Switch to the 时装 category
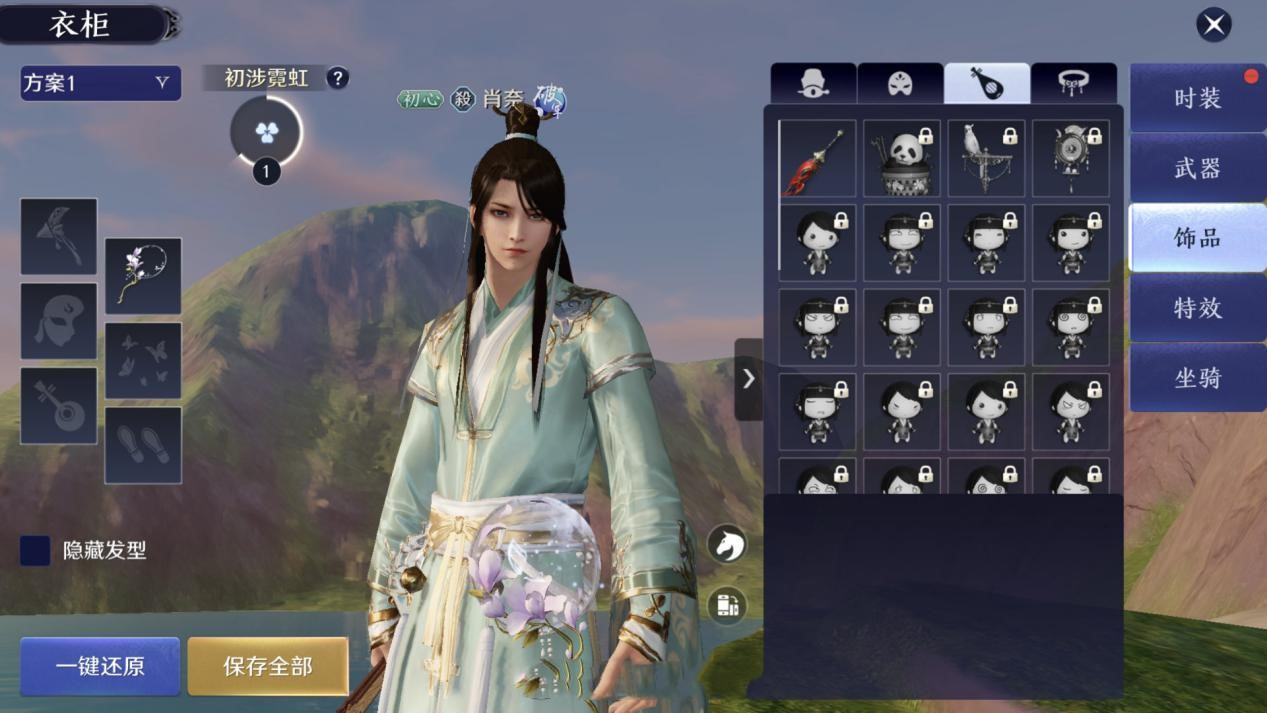Screen dimensions: 1267x713 tap(1197, 98)
